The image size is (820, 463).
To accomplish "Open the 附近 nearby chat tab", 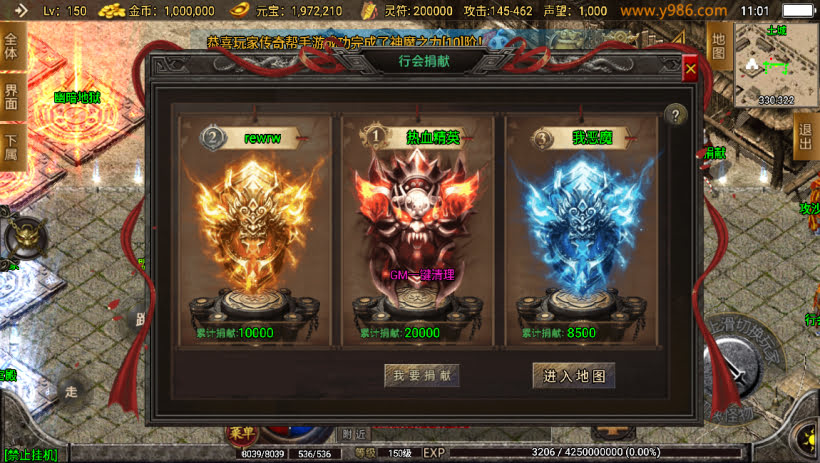I will click(x=352, y=434).
